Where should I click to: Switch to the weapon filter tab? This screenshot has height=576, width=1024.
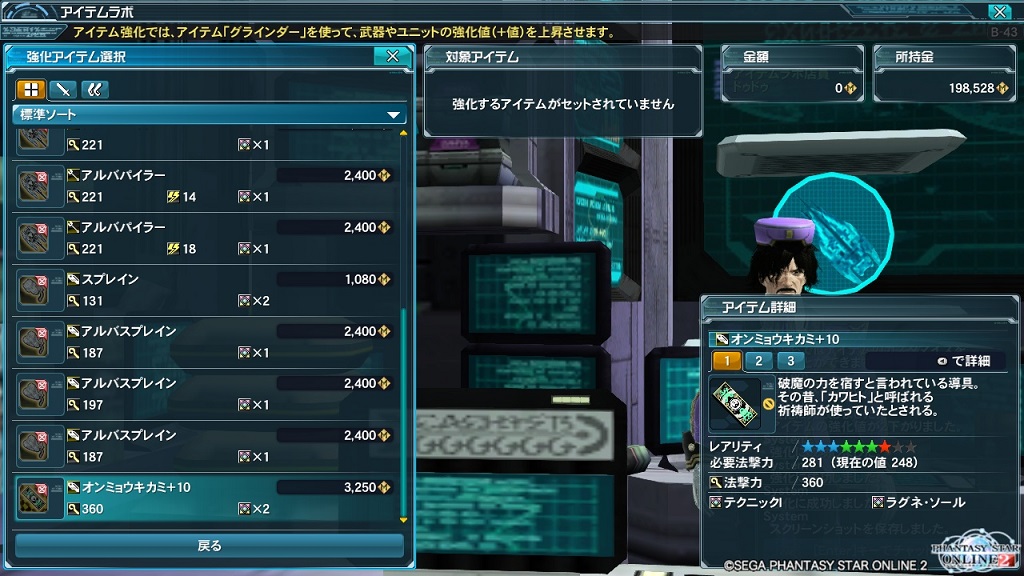pyautogui.click(x=62, y=89)
